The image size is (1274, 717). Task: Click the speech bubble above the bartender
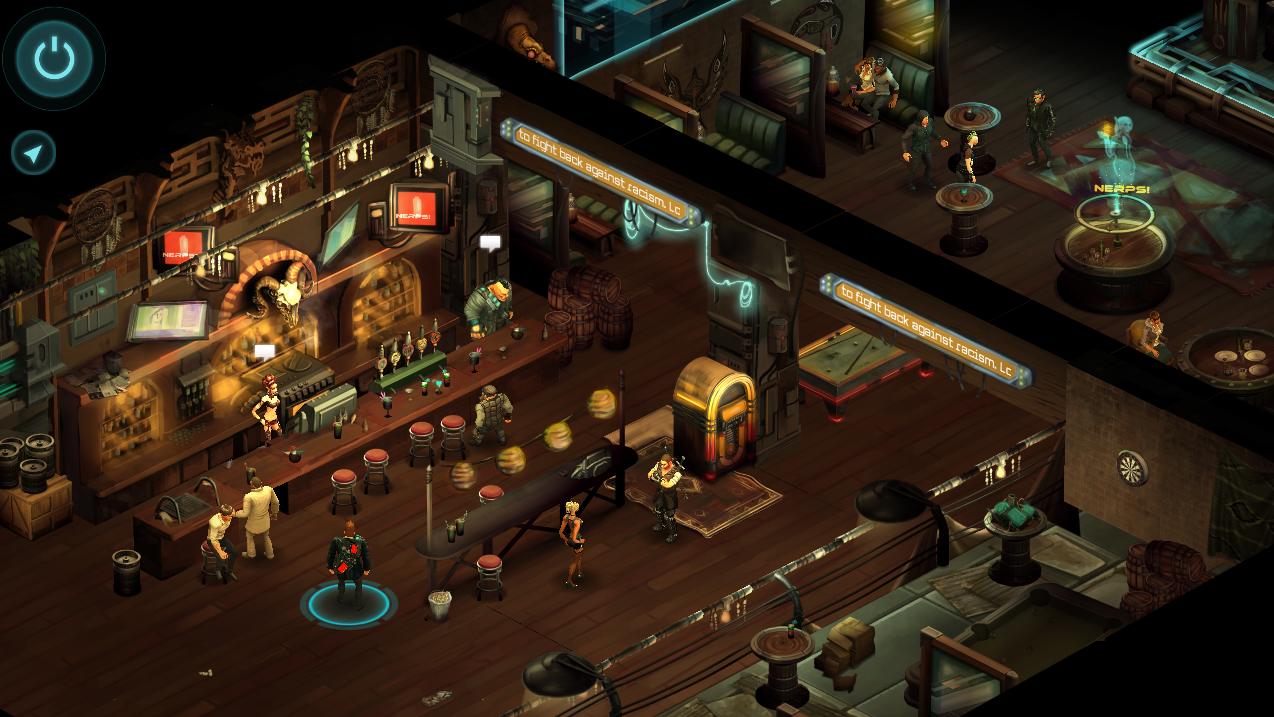click(490, 243)
